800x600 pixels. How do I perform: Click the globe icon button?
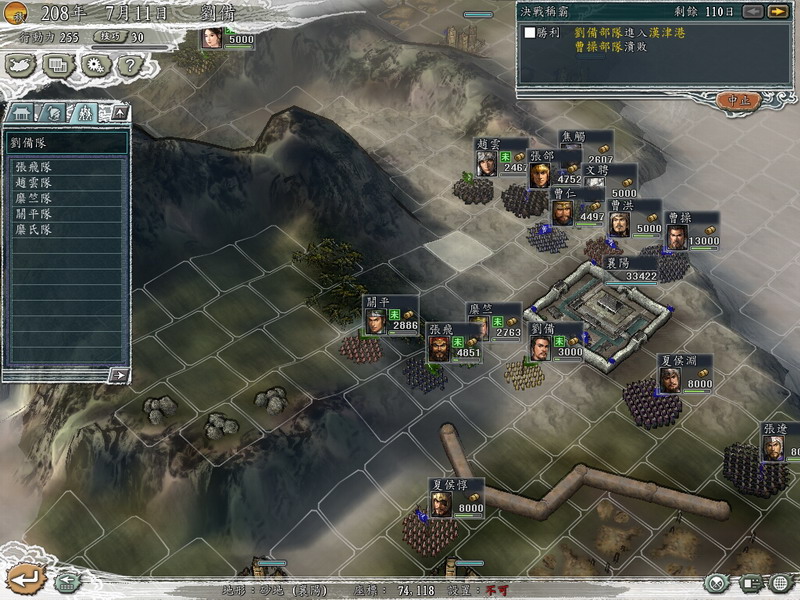coord(780,582)
